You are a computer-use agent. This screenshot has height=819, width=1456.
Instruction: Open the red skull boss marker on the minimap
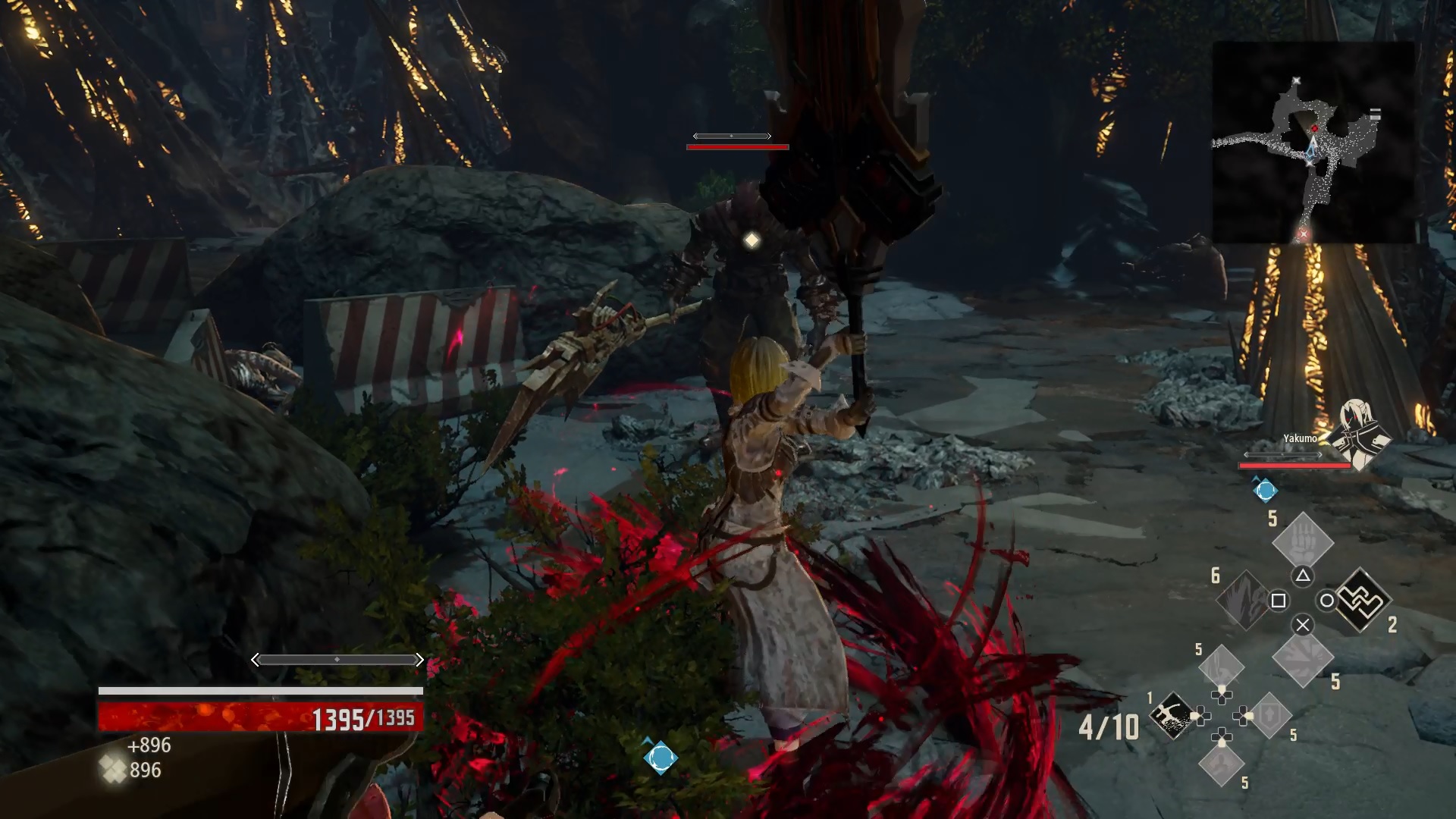click(1315, 128)
